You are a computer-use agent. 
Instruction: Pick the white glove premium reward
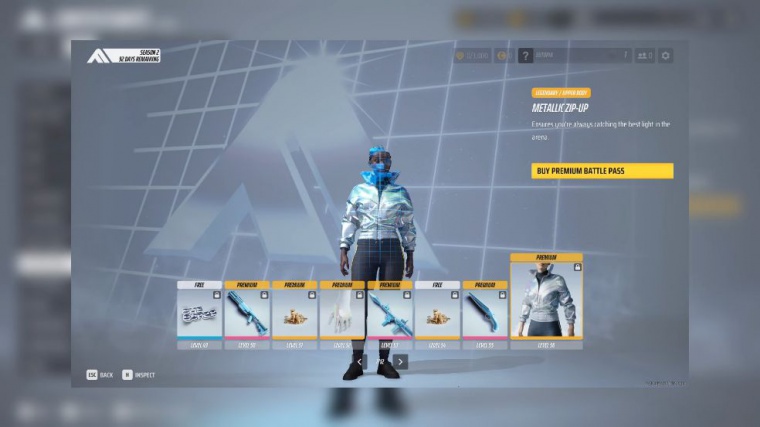coord(342,314)
